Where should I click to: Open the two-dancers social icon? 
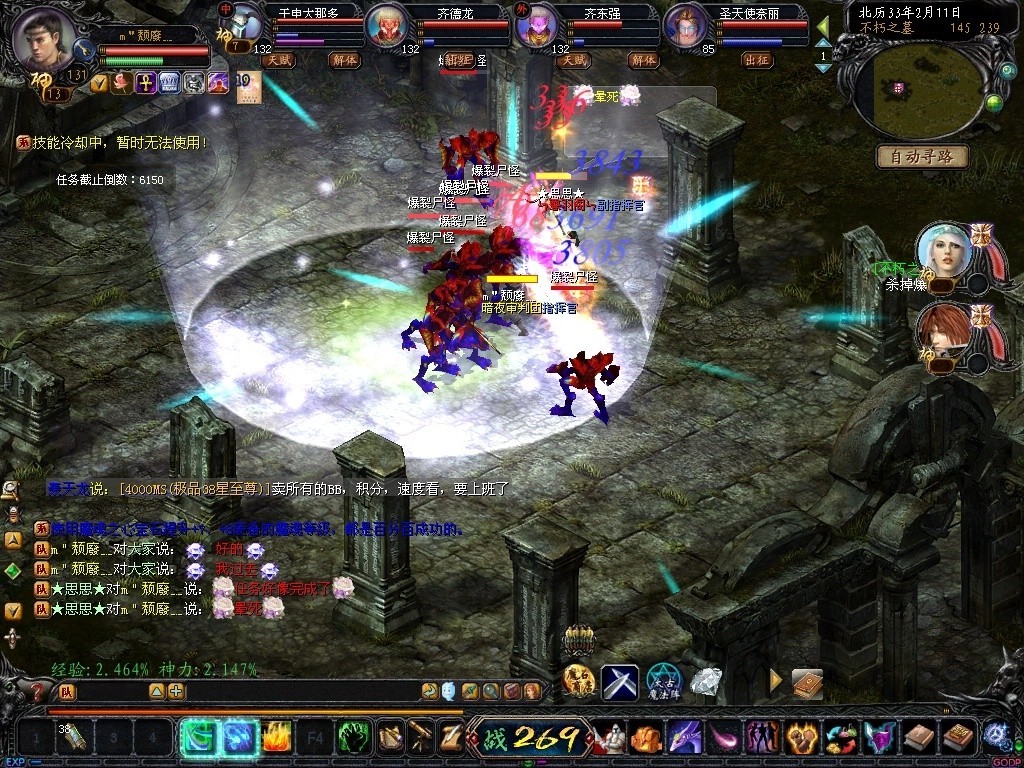(x=764, y=738)
